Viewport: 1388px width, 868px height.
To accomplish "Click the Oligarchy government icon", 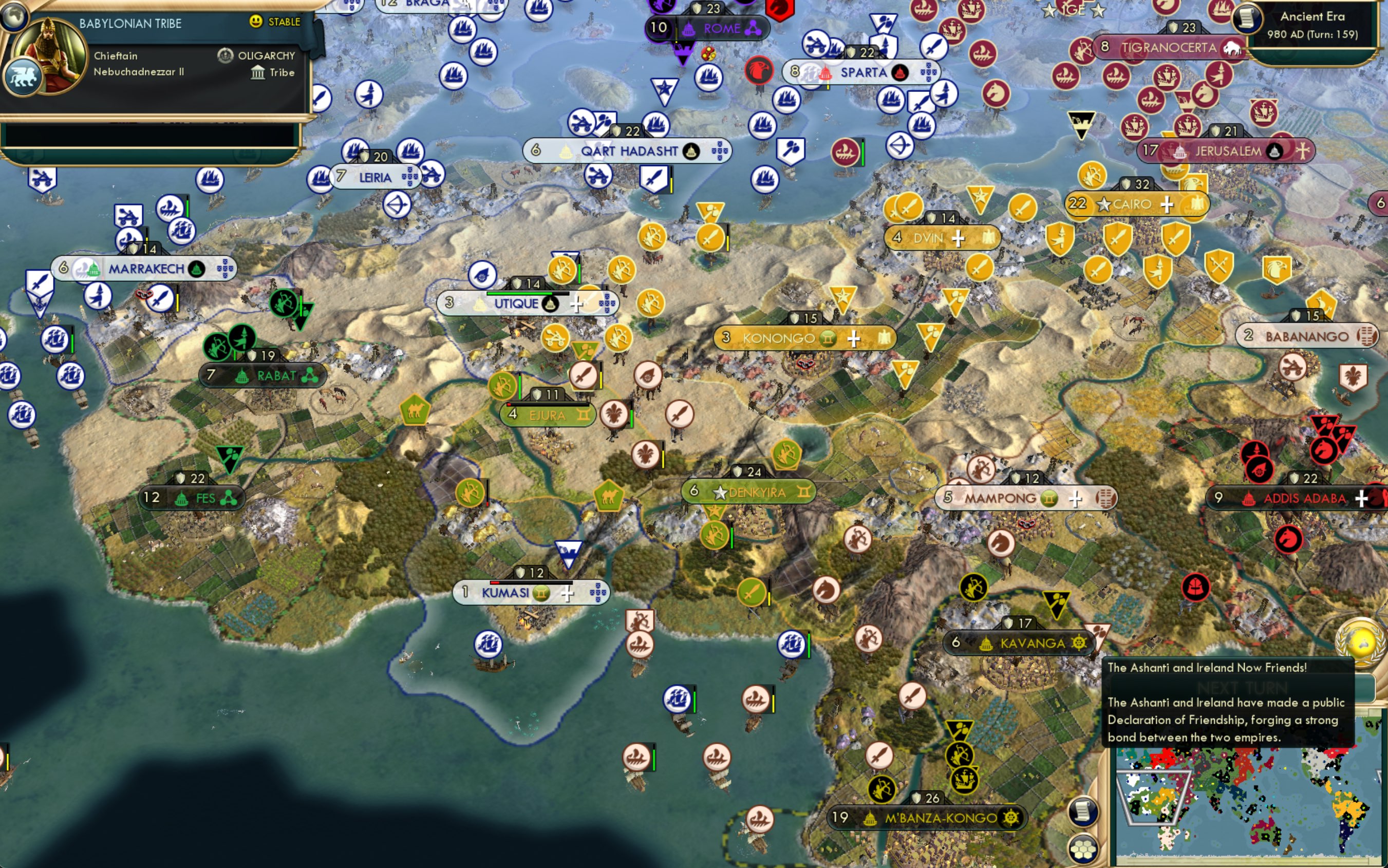I will 224,55.
